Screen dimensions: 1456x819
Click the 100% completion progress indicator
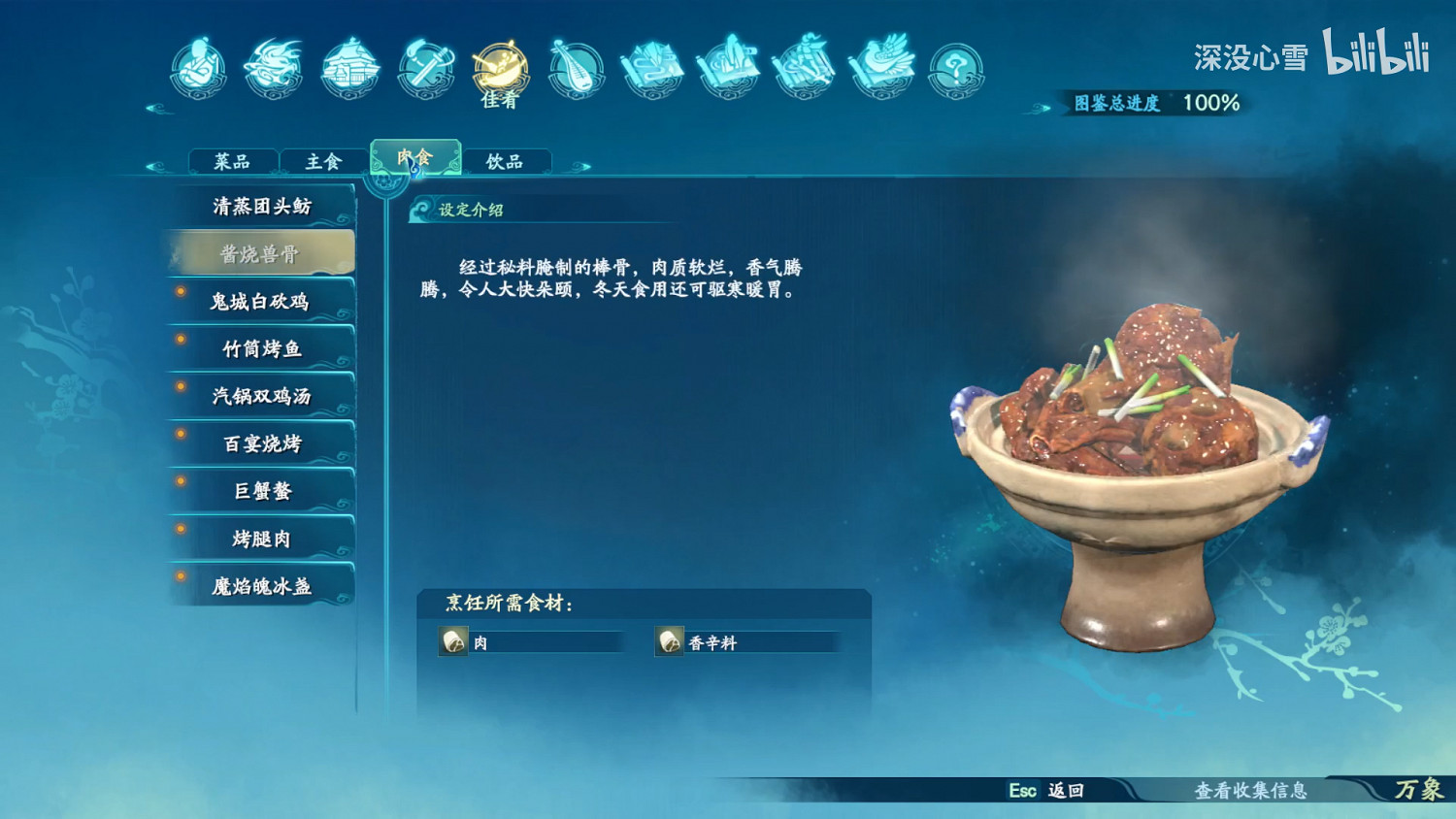click(x=1211, y=101)
